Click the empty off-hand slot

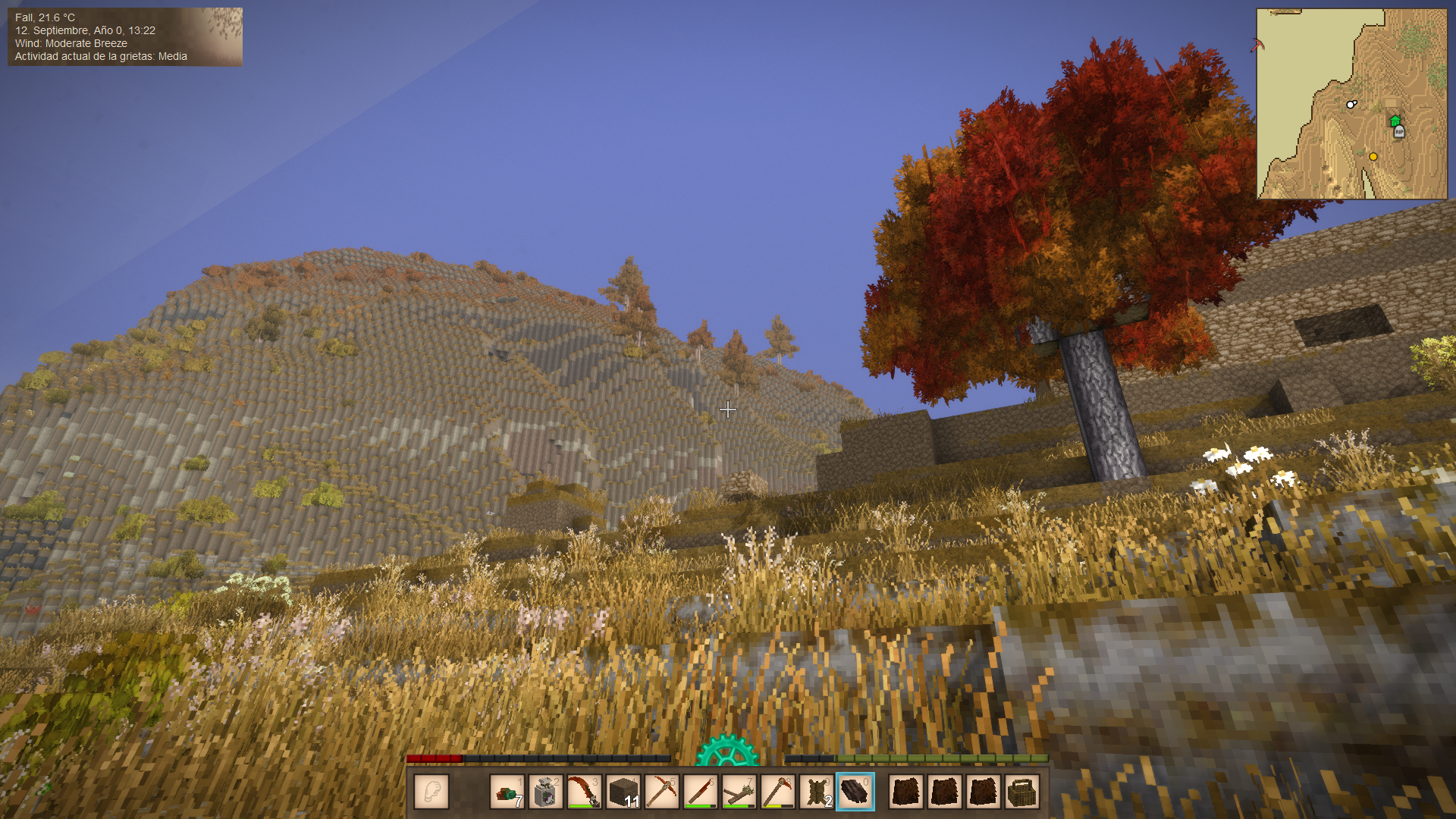pyautogui.click(x=431, y=792)
